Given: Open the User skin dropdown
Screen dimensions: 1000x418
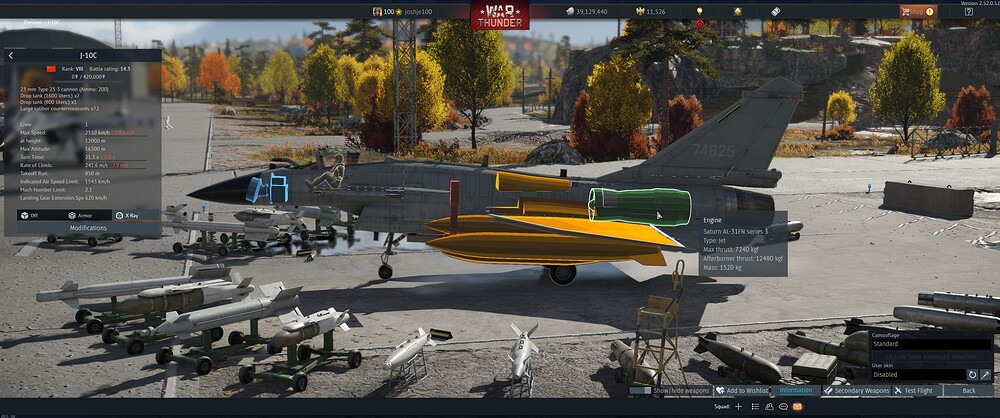Looking at the screenshot, I should point(915,375).
